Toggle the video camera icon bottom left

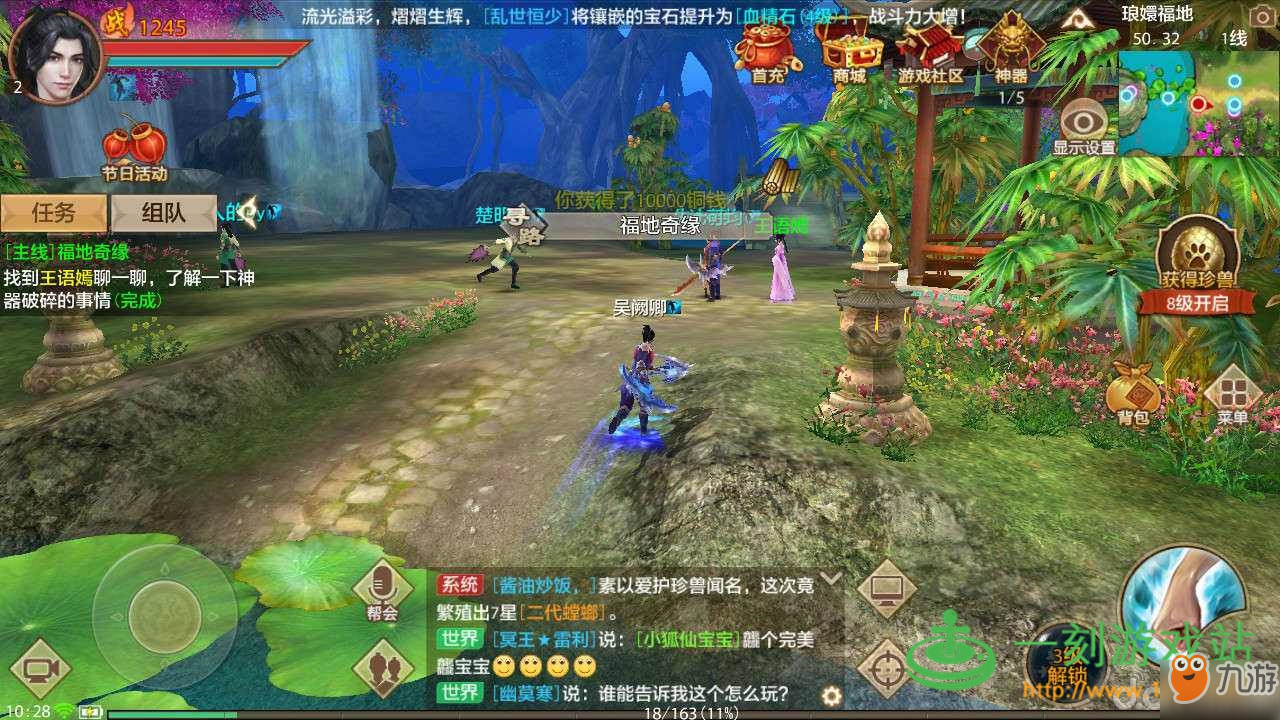(x=40, y=667)
